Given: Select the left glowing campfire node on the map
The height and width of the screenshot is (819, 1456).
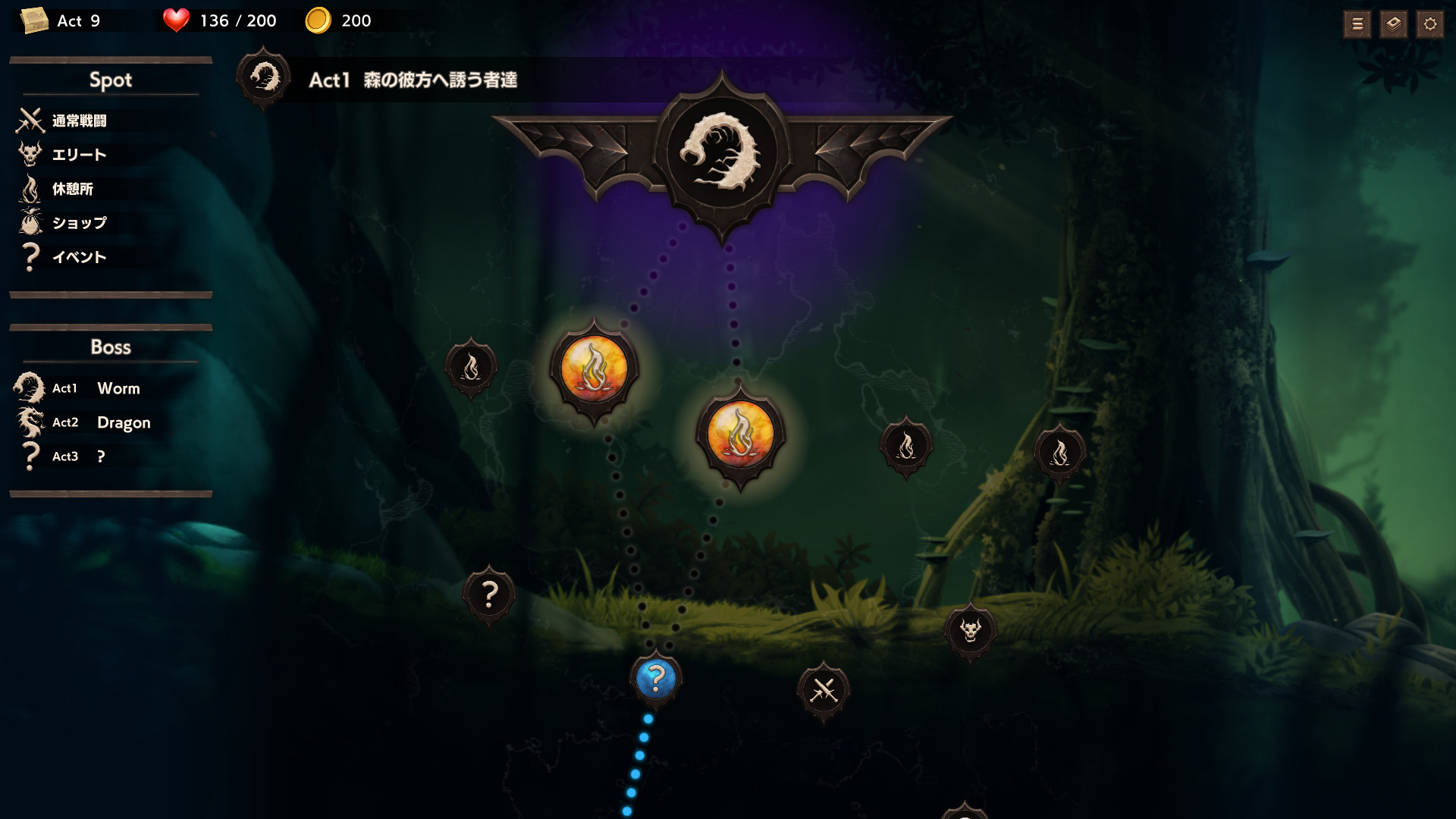Looking at the screenshot, I should click(596, 367).
